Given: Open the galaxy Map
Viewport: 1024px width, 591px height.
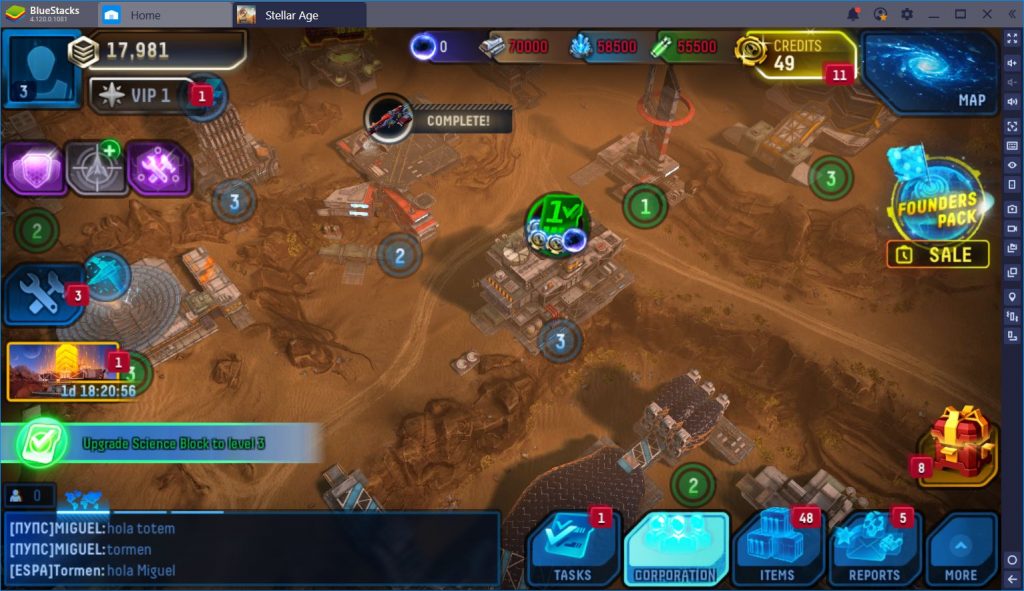Looking at the screenshot, I should (x=930, y=72).
